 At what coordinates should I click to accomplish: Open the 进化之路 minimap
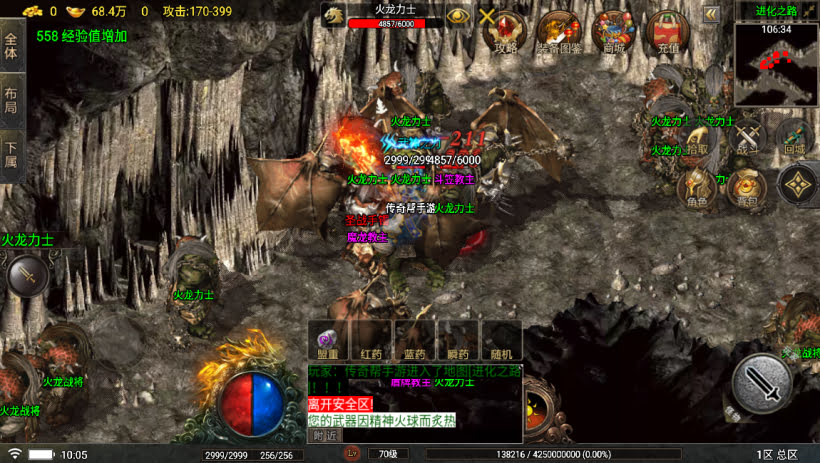pos(776,64)
